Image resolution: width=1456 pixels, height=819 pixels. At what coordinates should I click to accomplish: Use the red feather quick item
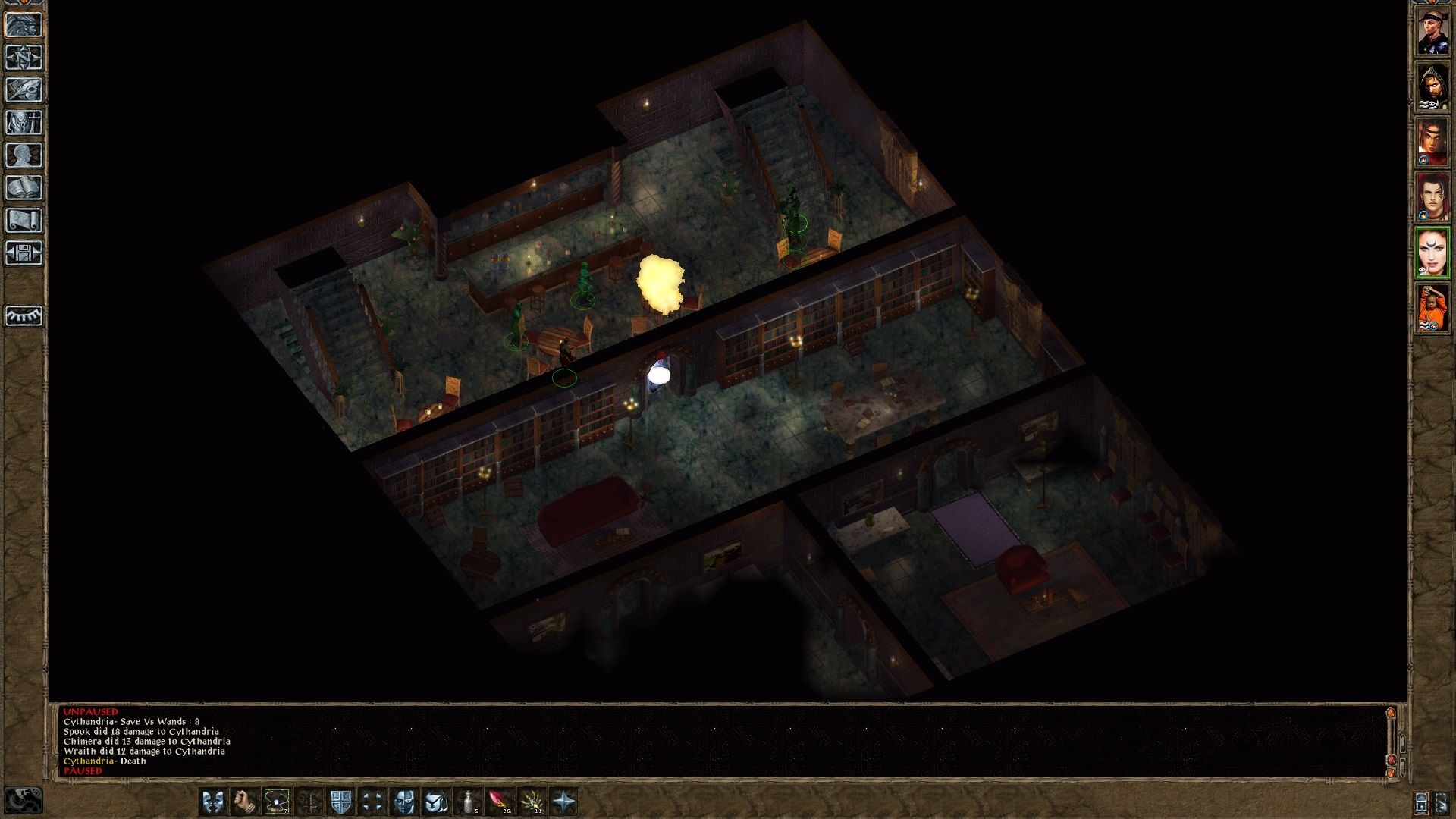click(x=500, y=801)
